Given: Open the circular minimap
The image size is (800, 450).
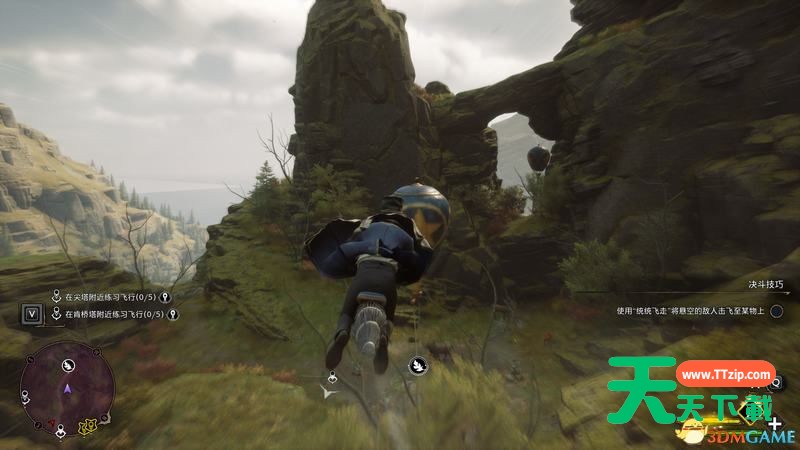Looking at the screenshot, I should pos(67,386).
